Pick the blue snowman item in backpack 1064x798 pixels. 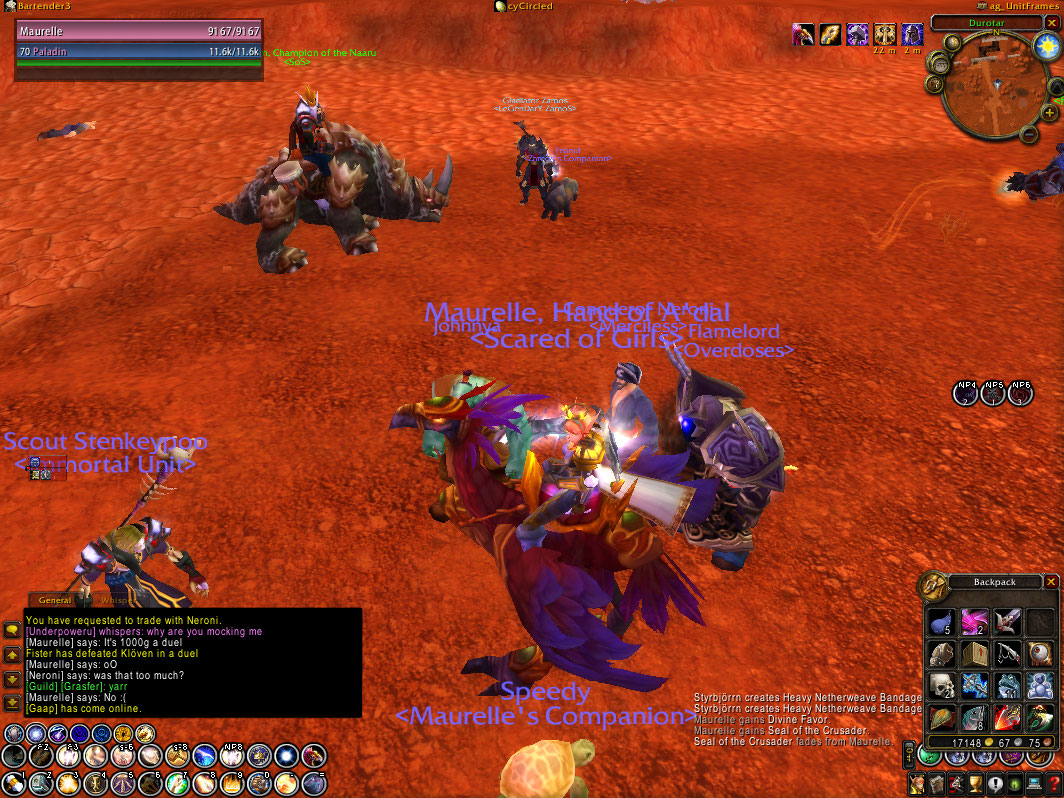1040,685
